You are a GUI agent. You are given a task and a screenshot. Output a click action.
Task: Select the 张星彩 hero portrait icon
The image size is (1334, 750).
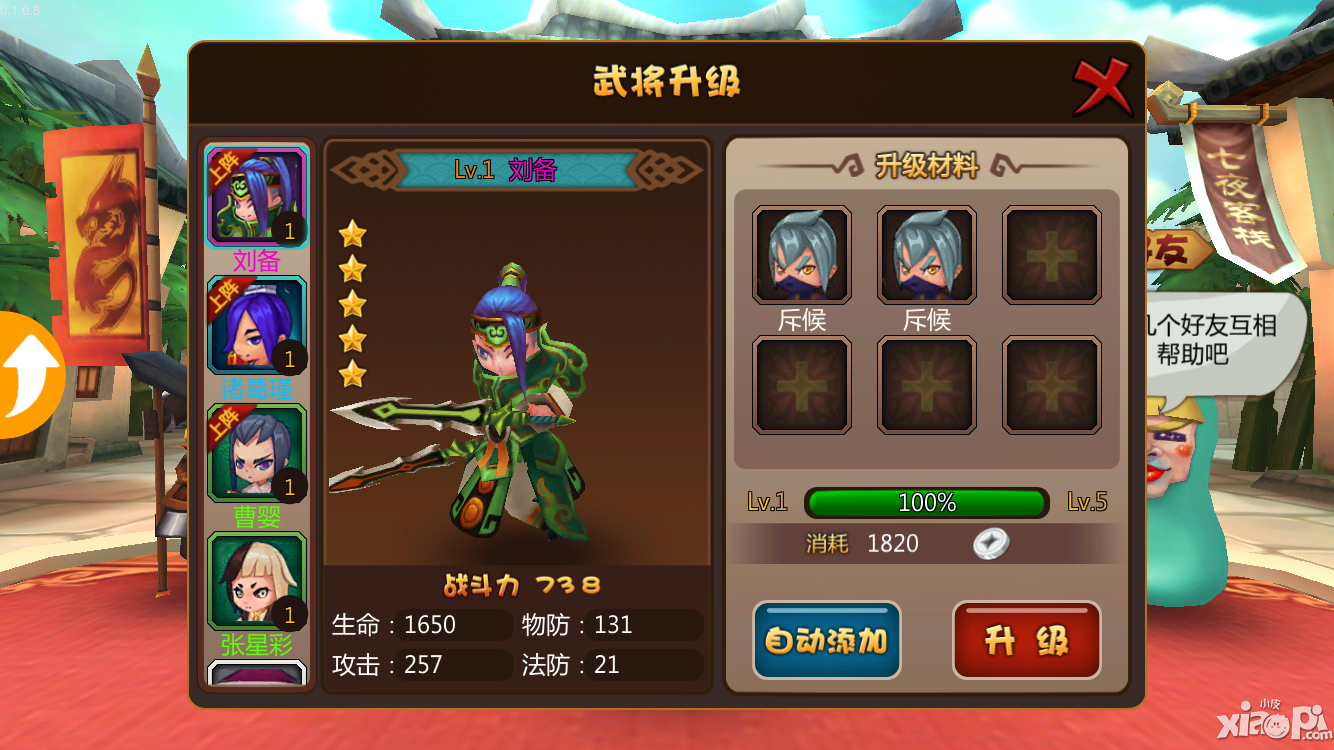coord(256,578)
